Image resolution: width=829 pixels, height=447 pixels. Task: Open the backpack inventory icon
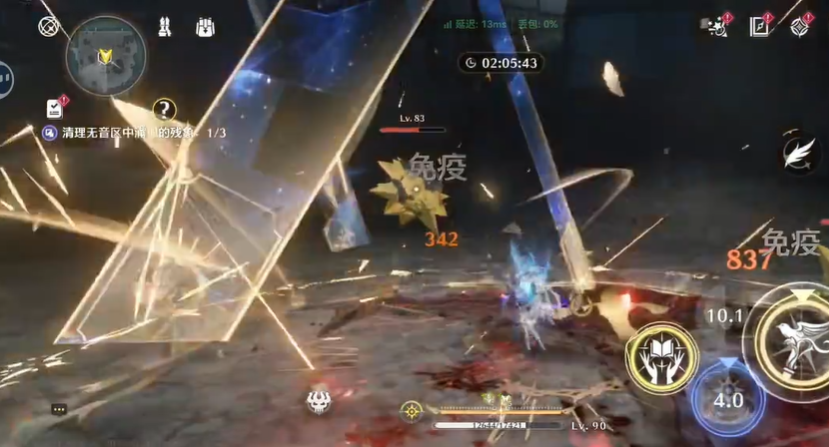[206, 27]
